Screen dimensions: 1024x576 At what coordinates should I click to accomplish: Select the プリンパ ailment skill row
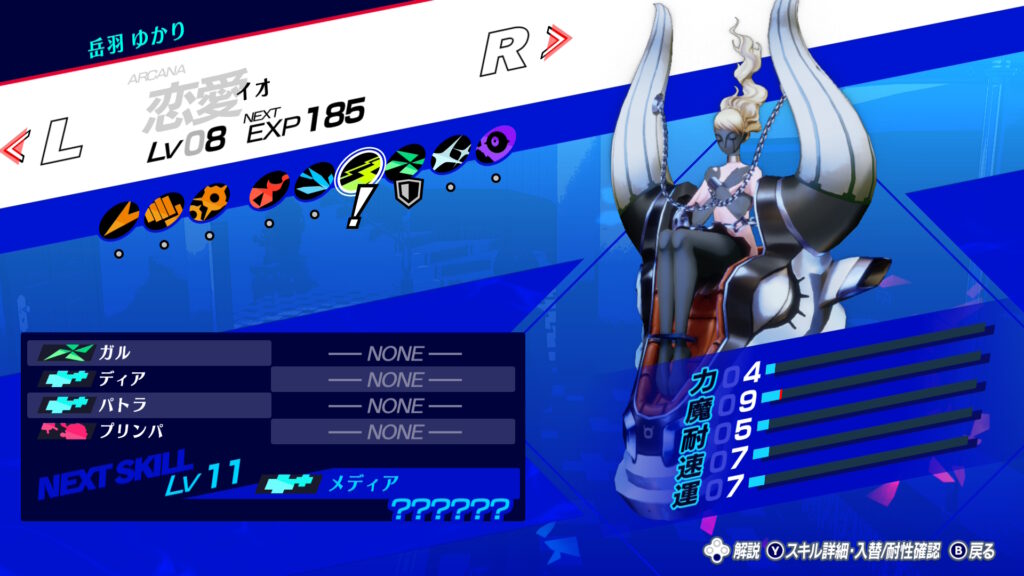tap(150, 431)
